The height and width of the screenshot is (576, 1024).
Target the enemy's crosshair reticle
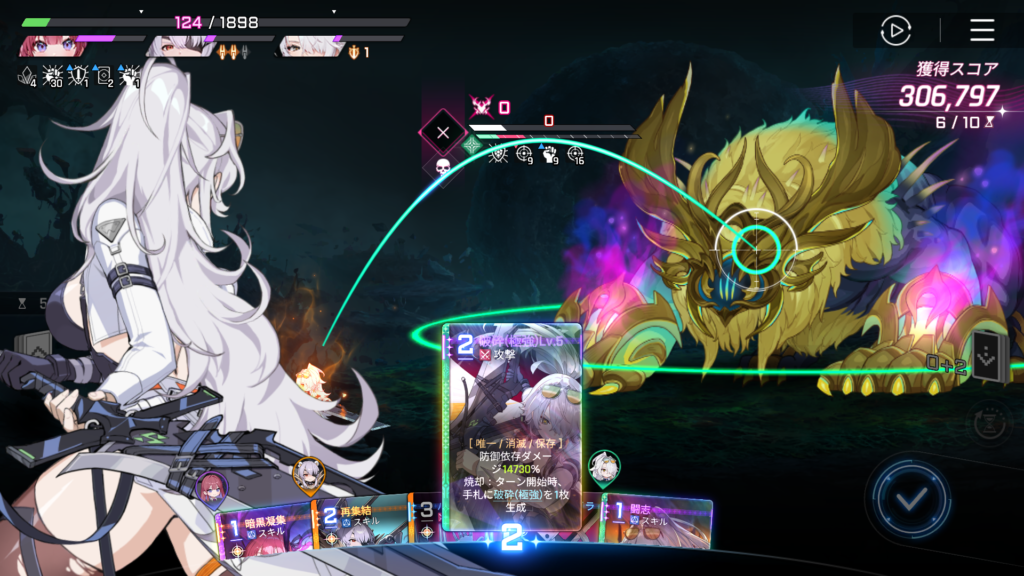[756, 243]
